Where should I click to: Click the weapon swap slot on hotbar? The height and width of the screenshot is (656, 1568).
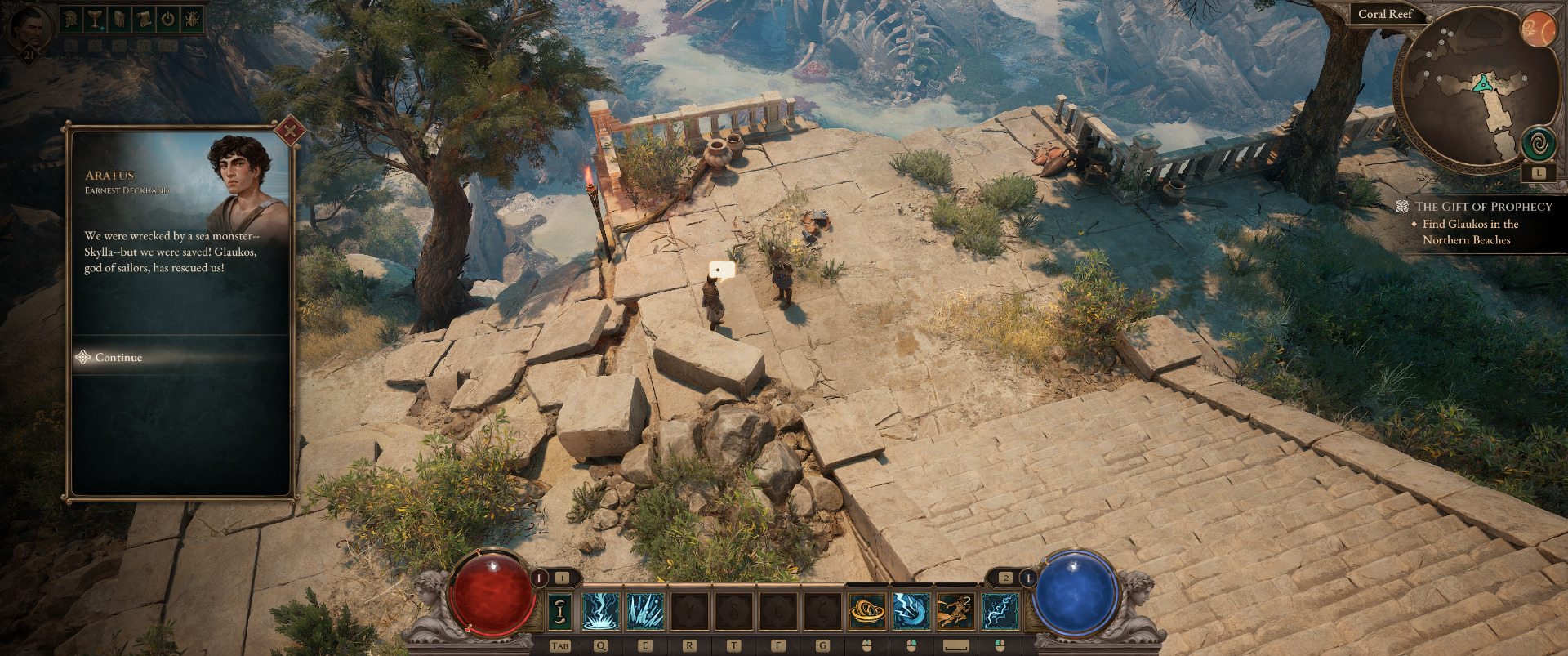pyautogui.click(x=559, y=611)
